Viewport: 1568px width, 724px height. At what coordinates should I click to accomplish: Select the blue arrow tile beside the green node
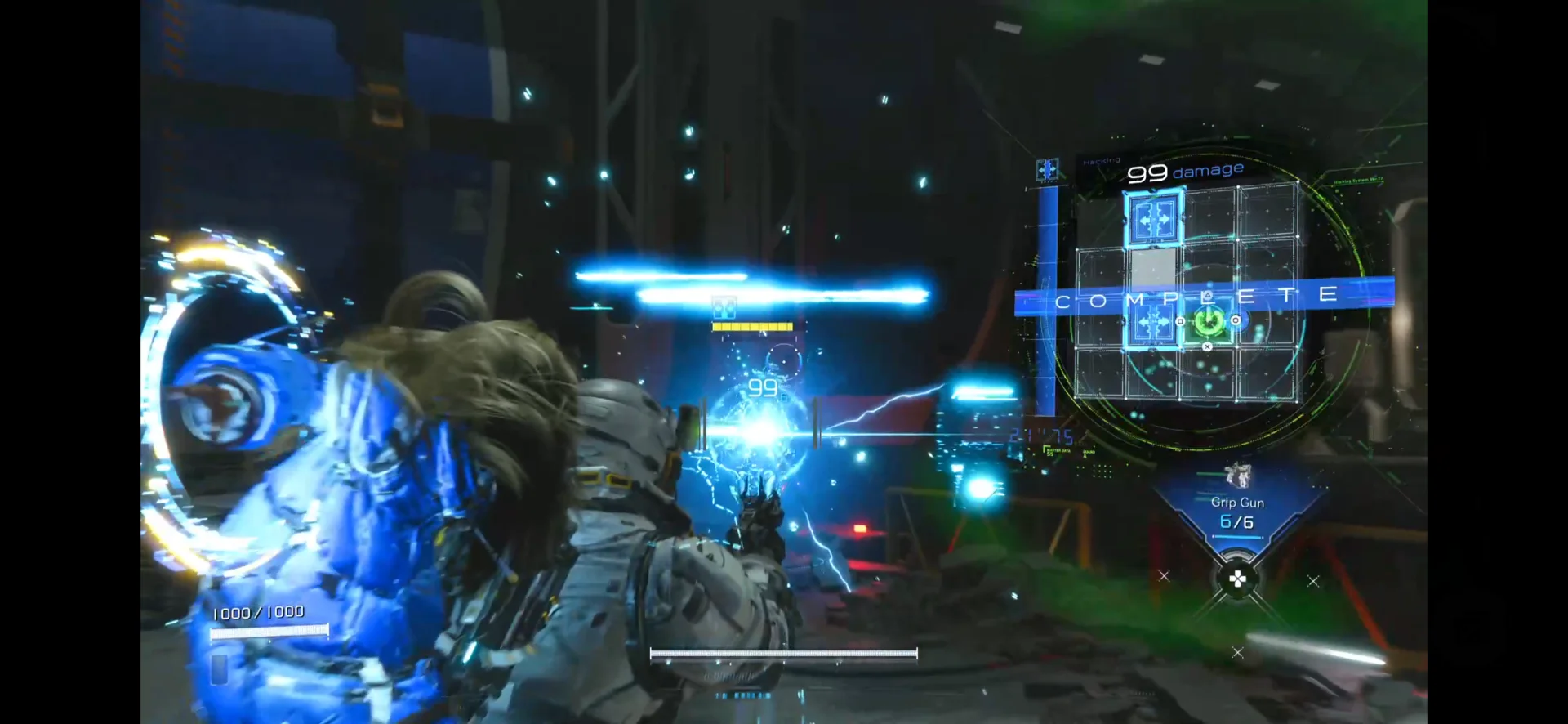click(x=1152, y=323)
